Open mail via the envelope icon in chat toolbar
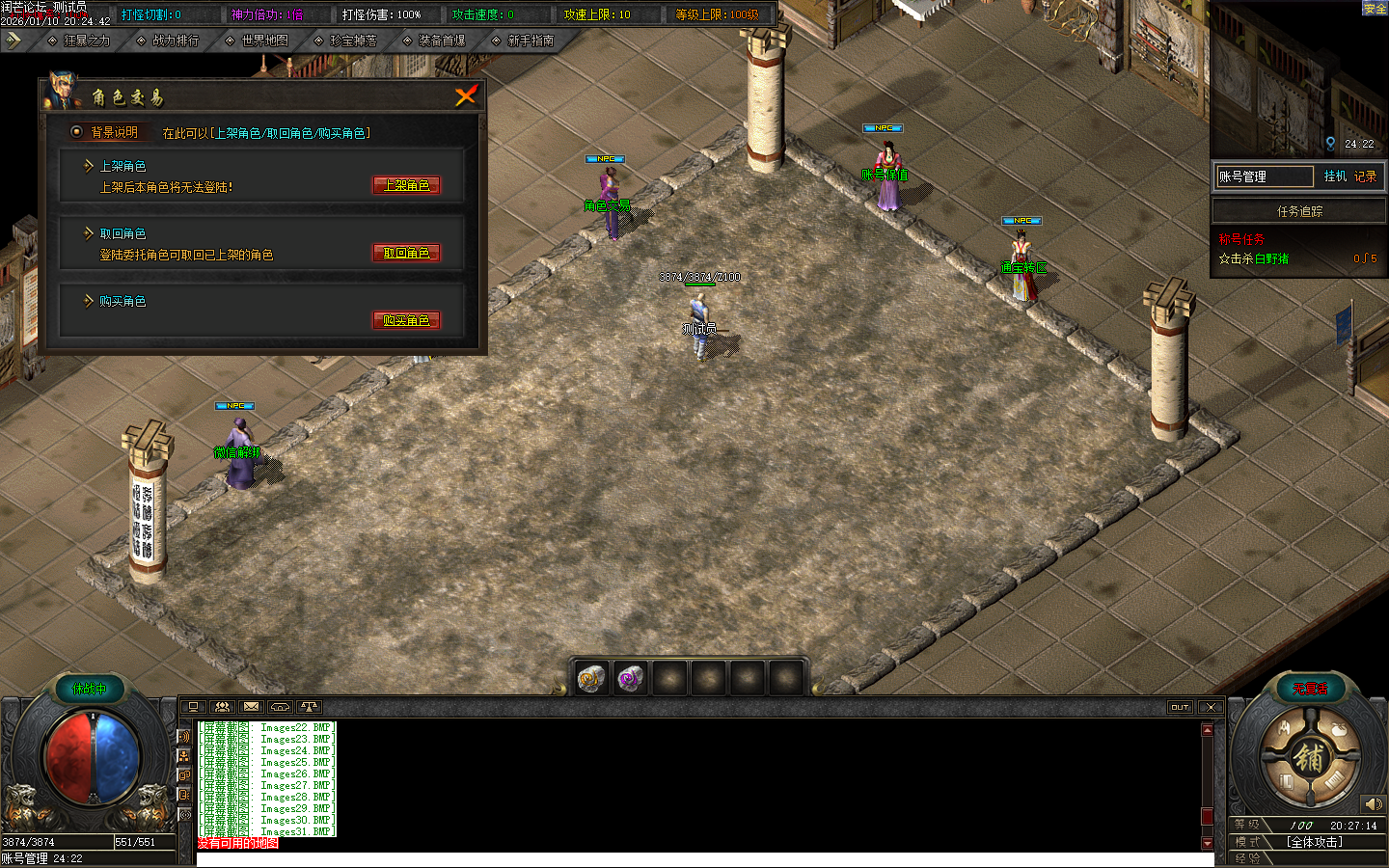This screenshot has height=868, width=1389. [252, 707]
